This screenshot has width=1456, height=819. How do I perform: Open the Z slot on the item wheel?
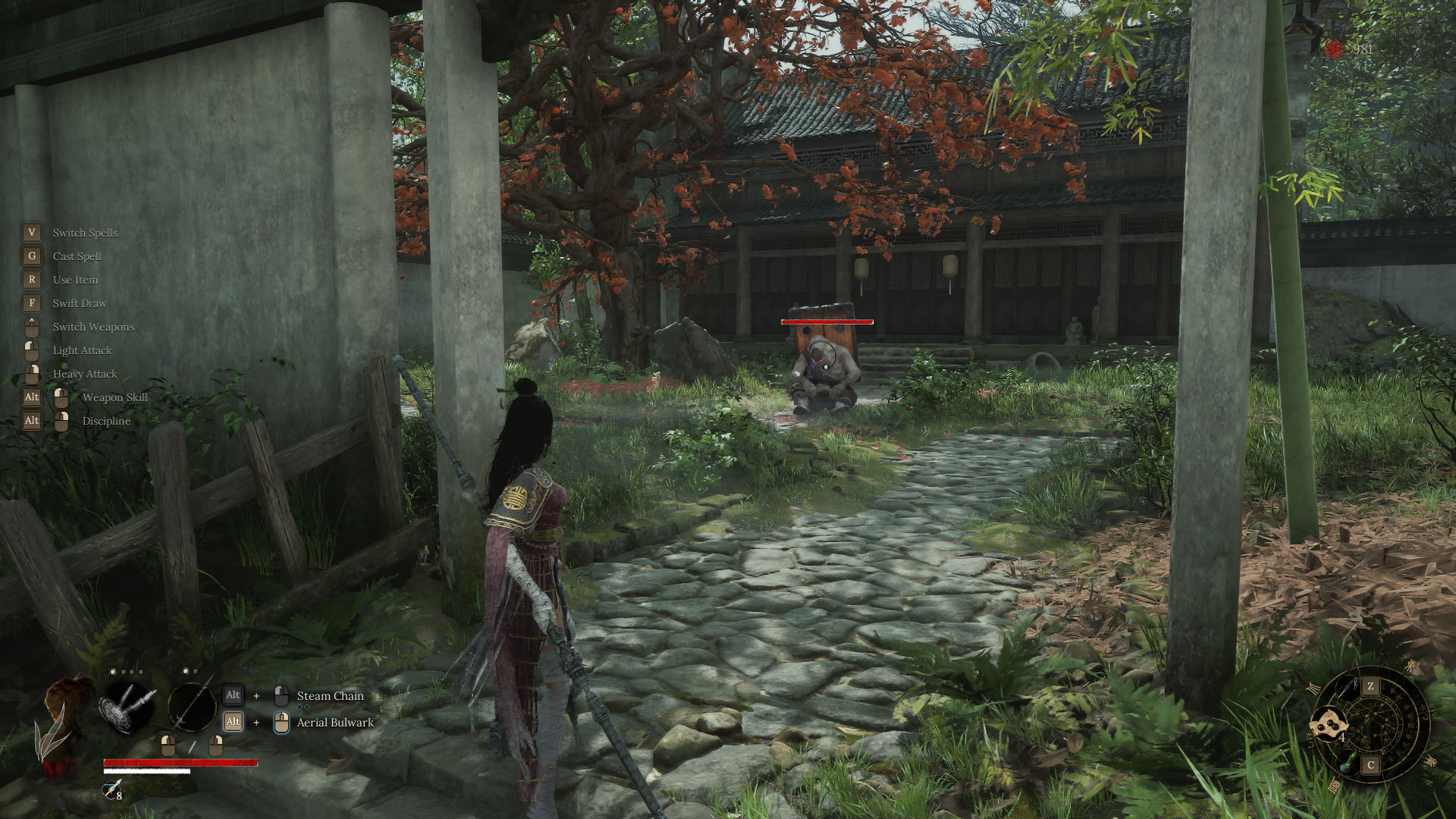click(x=1370, y=686)
